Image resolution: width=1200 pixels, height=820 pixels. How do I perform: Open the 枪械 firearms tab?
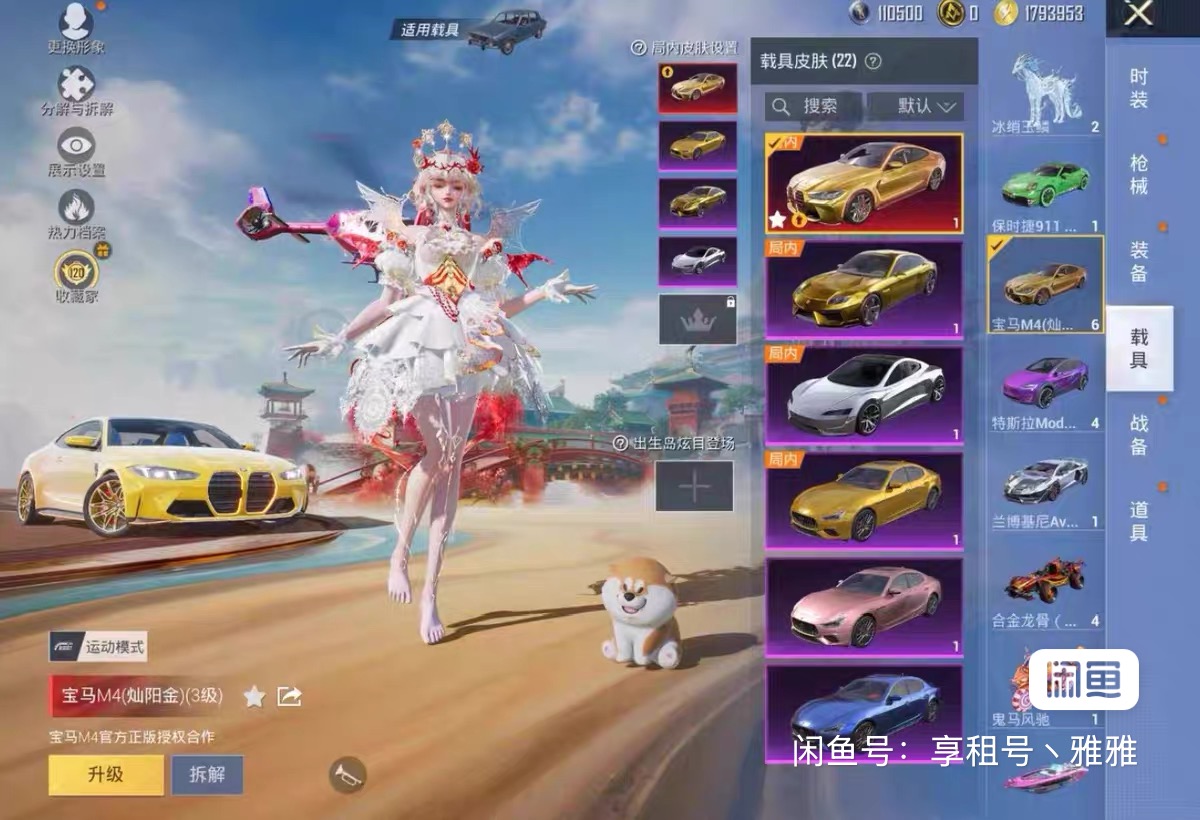(1139, 174)
